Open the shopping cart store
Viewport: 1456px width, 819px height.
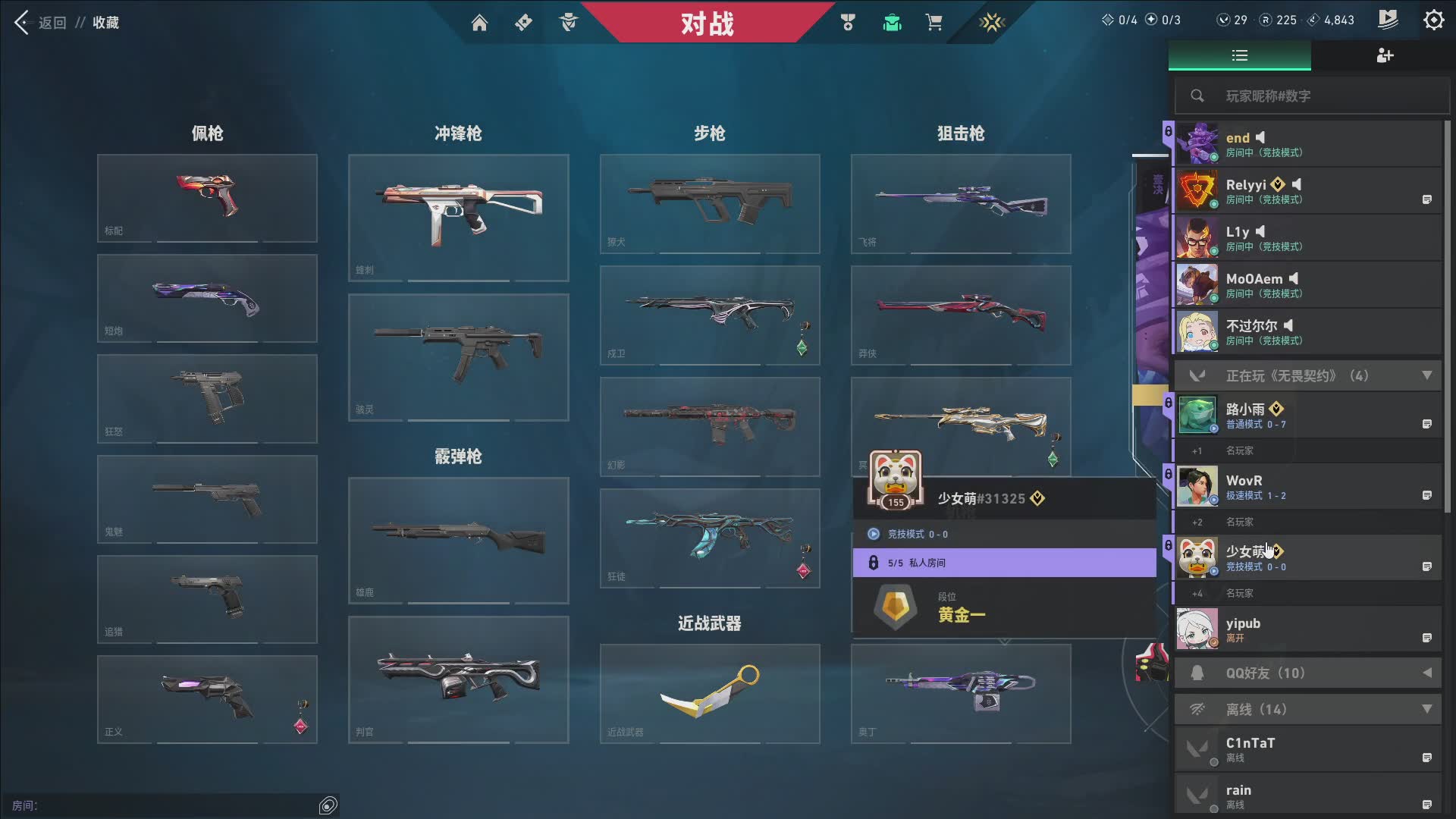[x=934, y=23]
